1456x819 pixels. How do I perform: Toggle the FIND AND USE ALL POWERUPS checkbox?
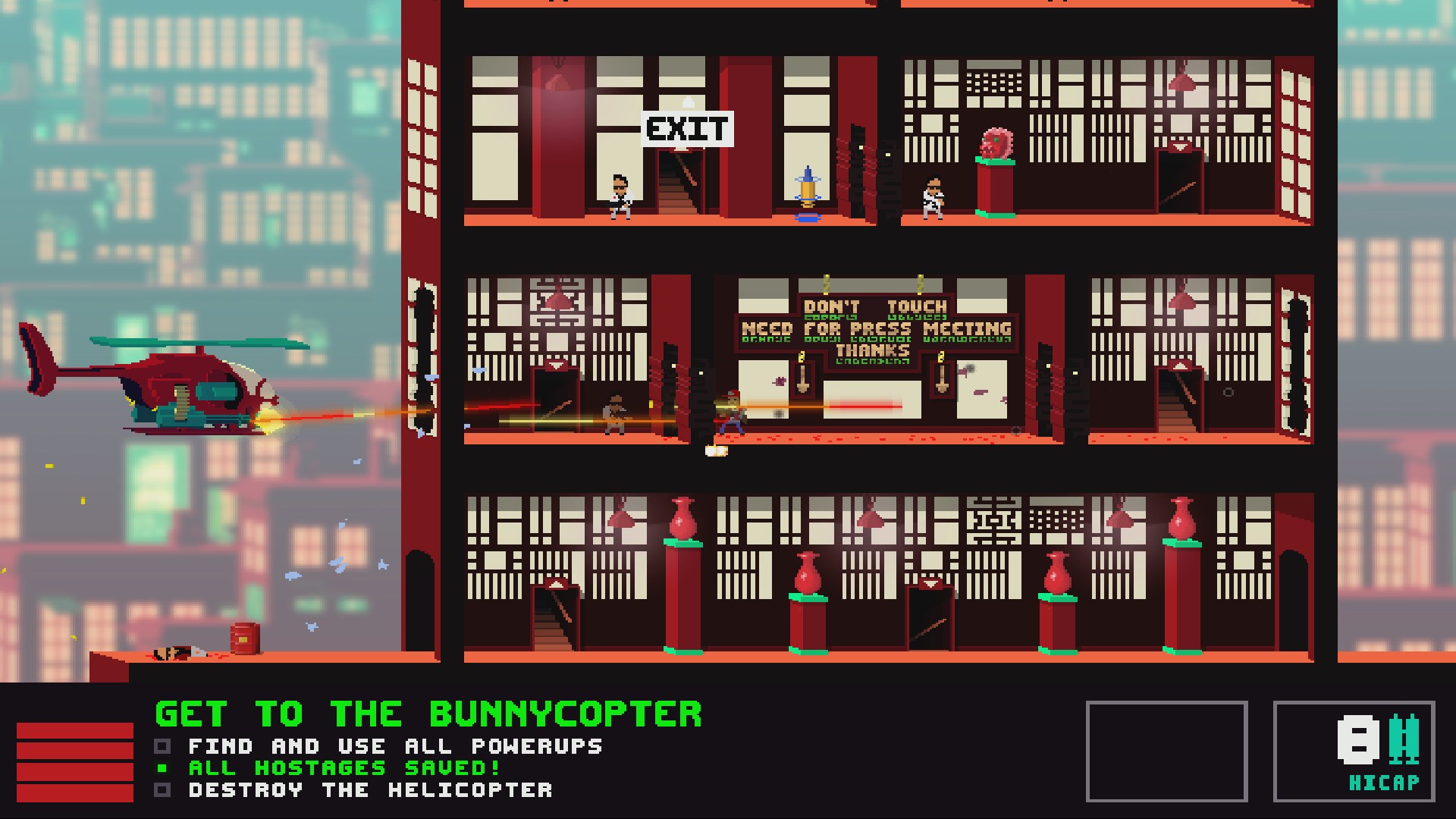(x=162, y=746)
